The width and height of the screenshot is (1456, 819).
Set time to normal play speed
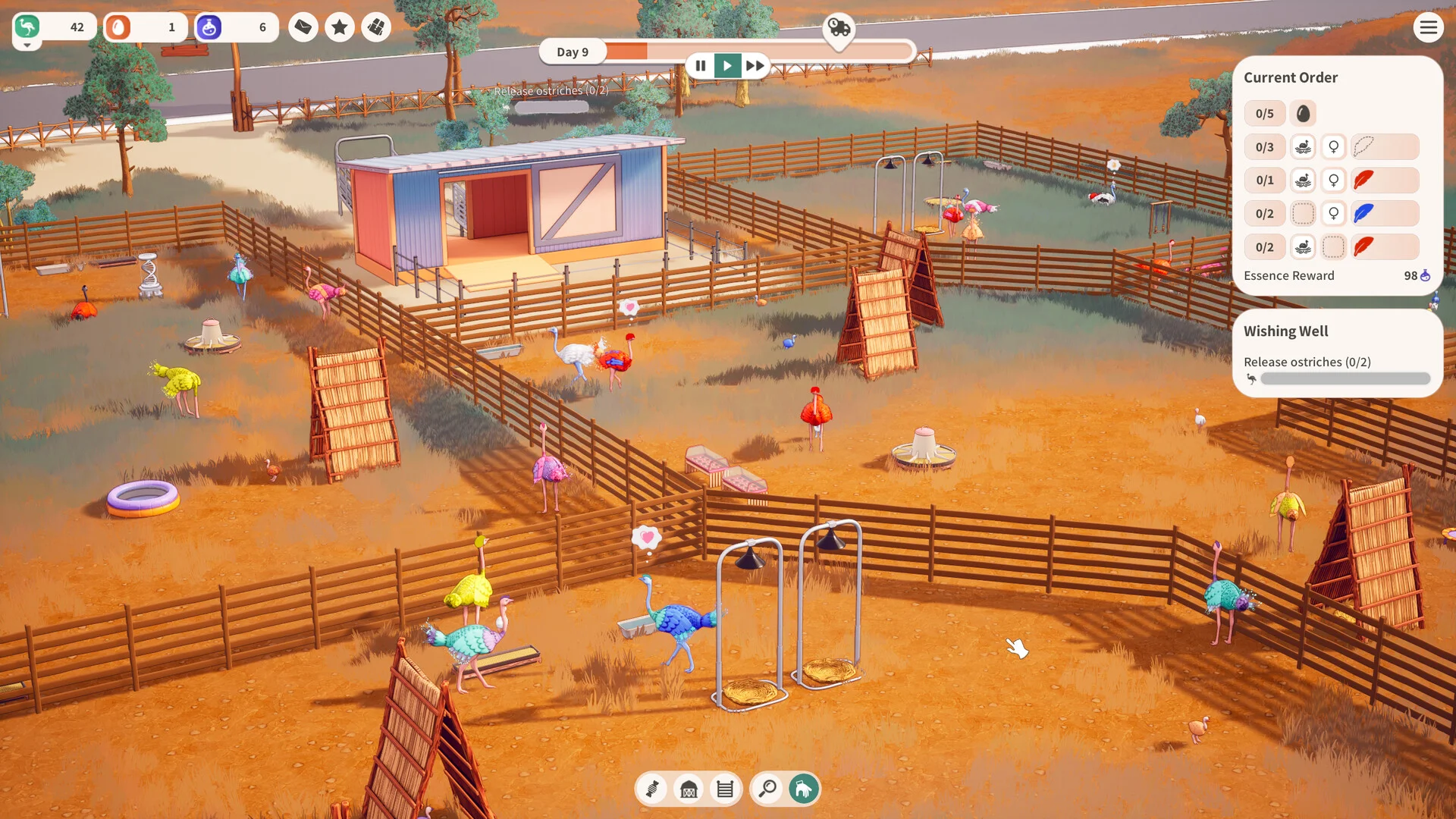(727, 66)
